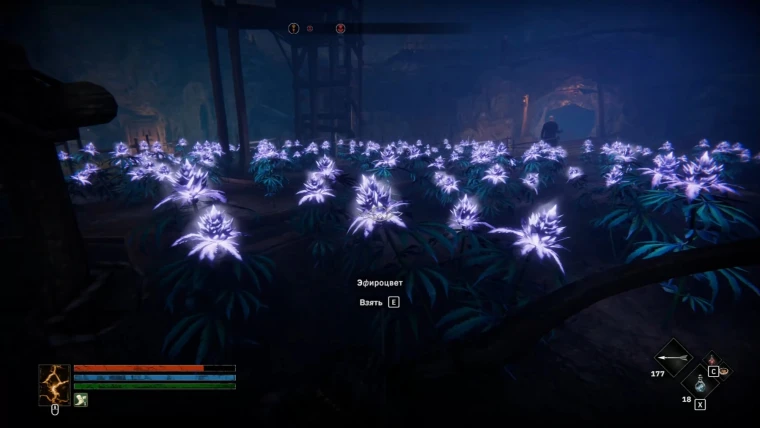Select the bowl food quick slot
The height and width of the screenshot is (428, 760).
[x=723, y=371]
